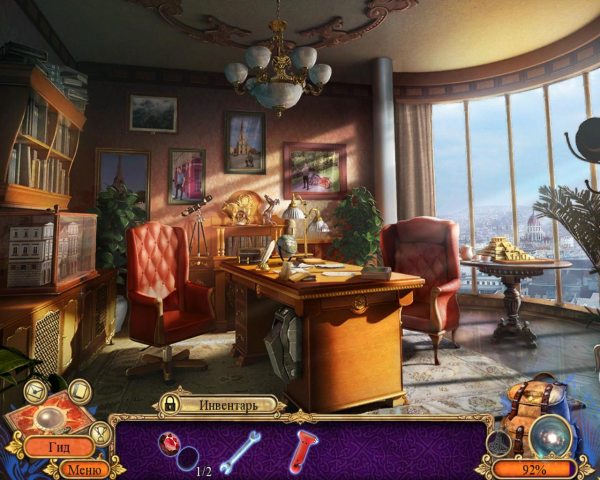The width and height of the screenshot is (600, 480).
Task: Activate the glowing crystal ball hint
Action: coord(551,436)
